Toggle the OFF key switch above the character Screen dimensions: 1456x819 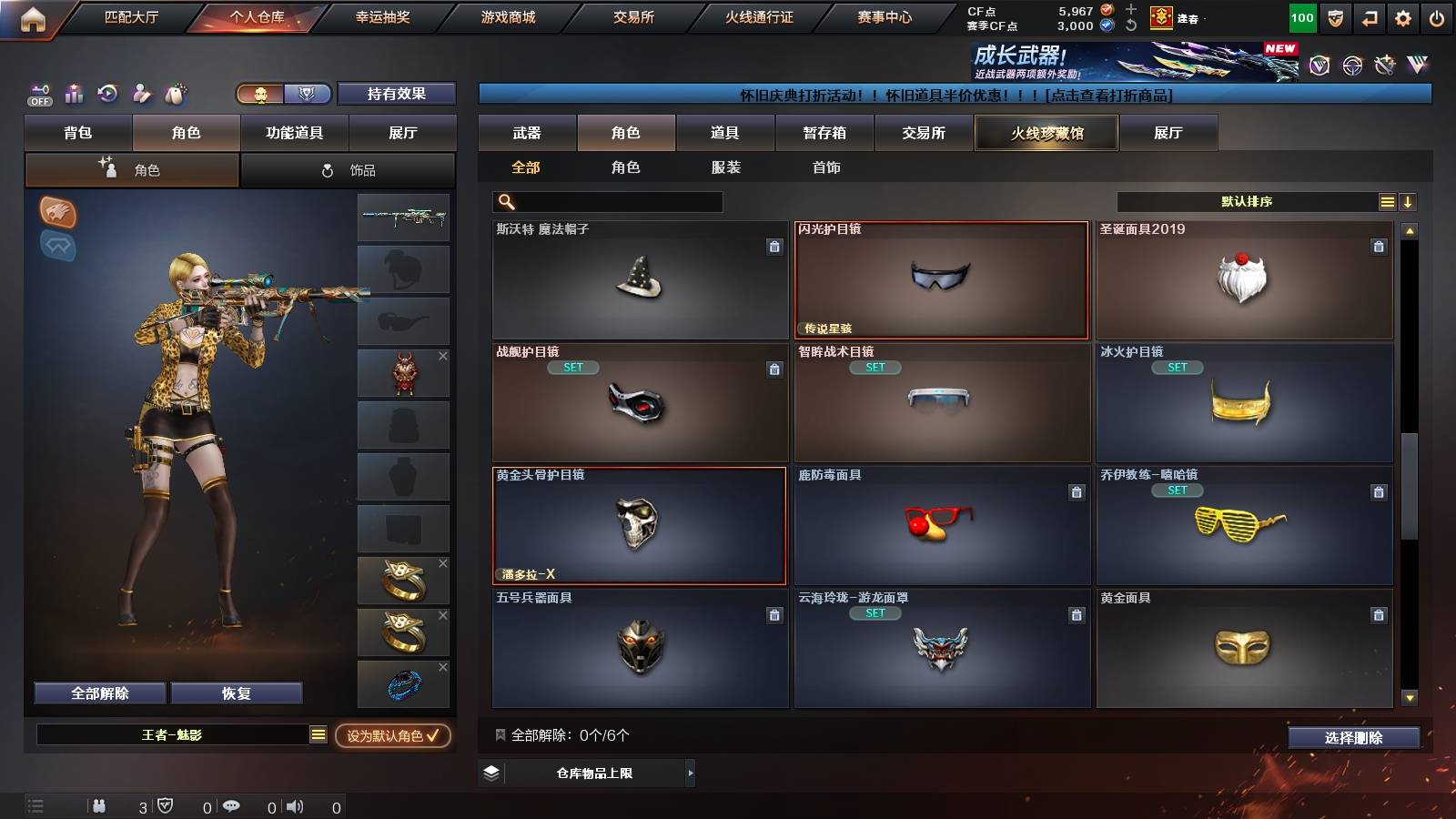coord(38,94)
